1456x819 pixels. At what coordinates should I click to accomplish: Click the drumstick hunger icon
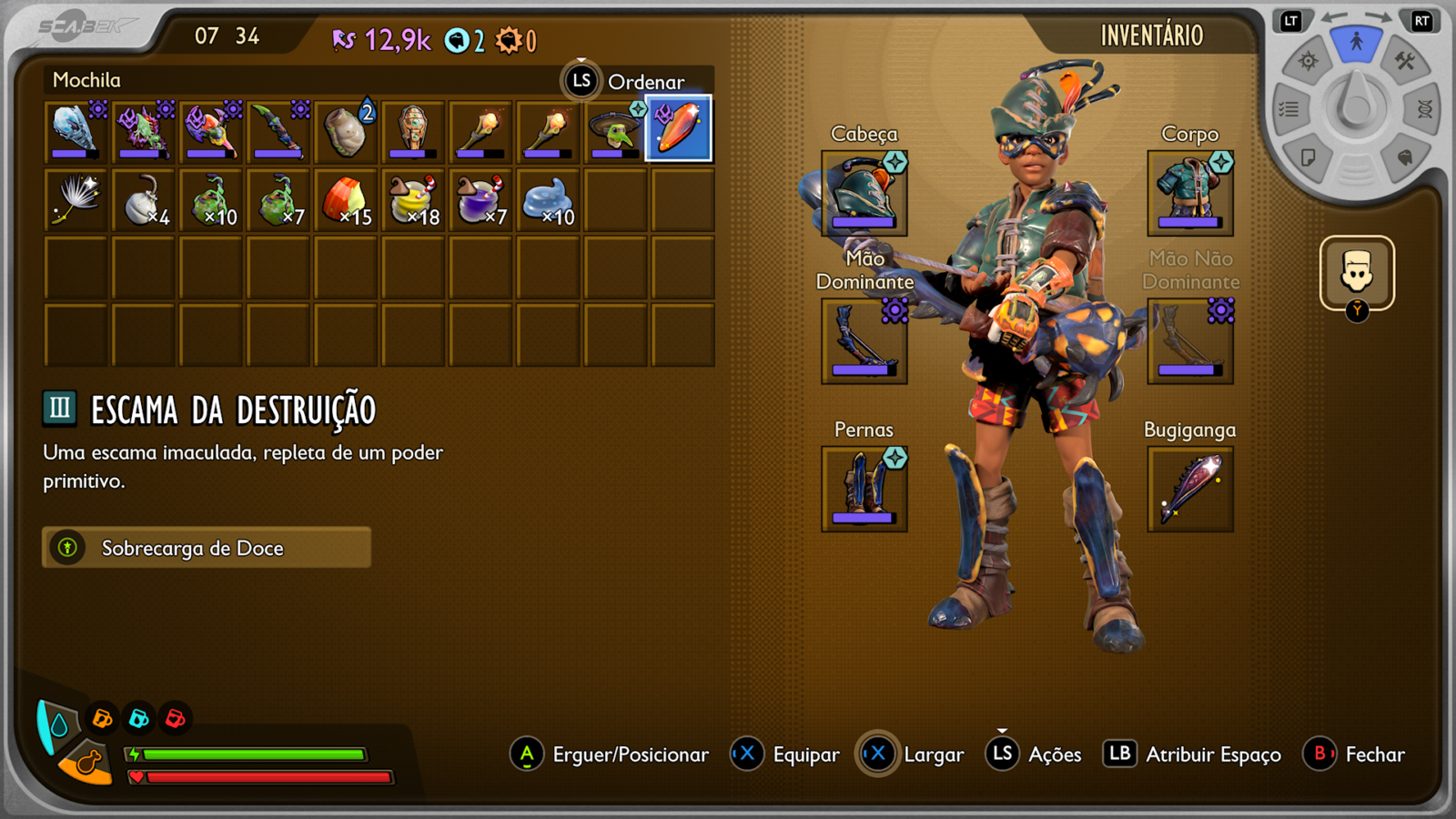(x=88, y=762)
